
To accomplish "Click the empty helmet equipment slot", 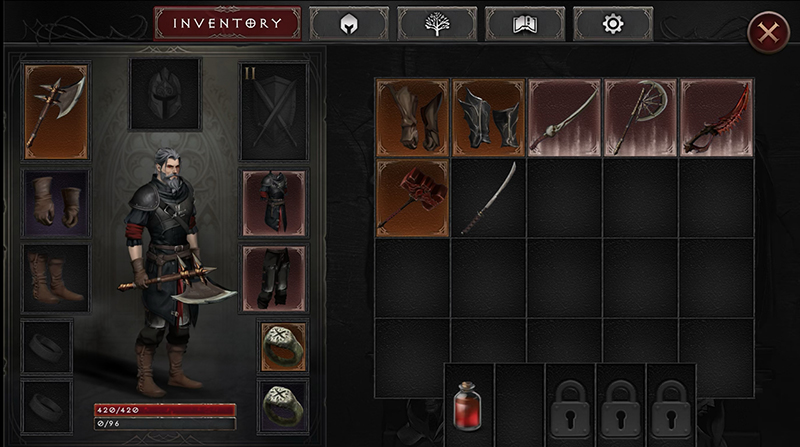I will pos(165,93).
